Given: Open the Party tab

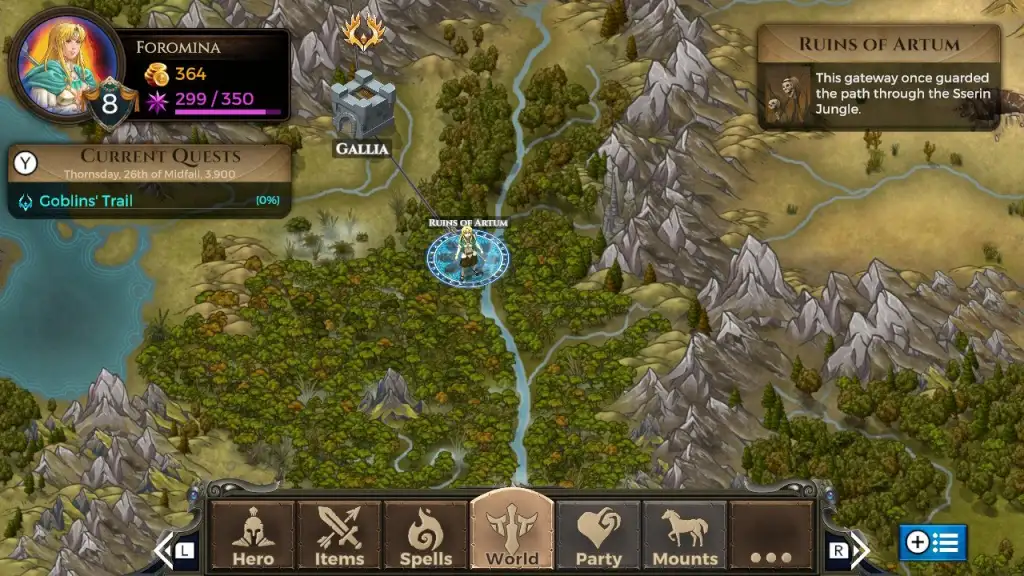Looking at the screenshot, I should point(598,536).
